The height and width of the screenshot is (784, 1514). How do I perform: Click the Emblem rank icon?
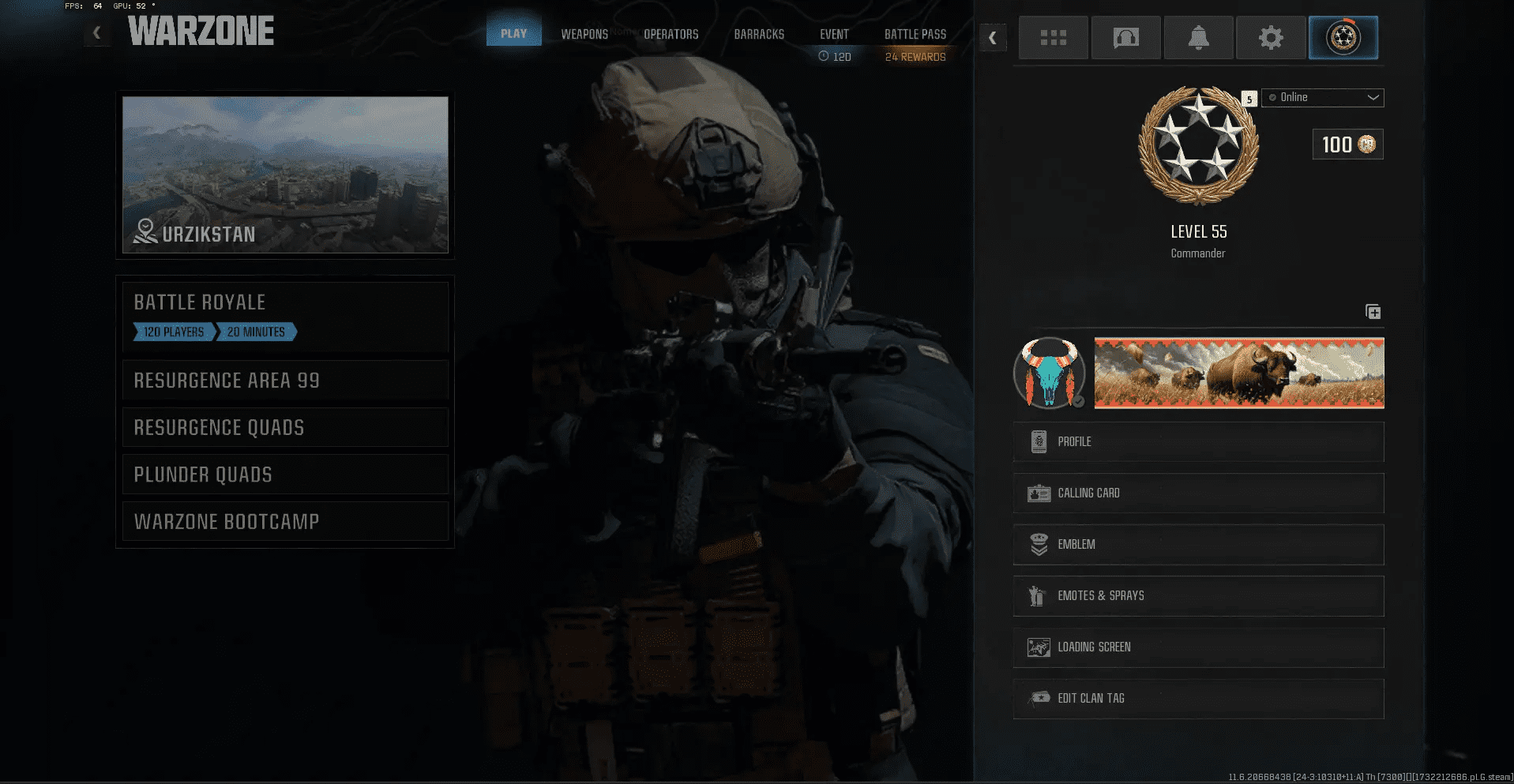1038,544
